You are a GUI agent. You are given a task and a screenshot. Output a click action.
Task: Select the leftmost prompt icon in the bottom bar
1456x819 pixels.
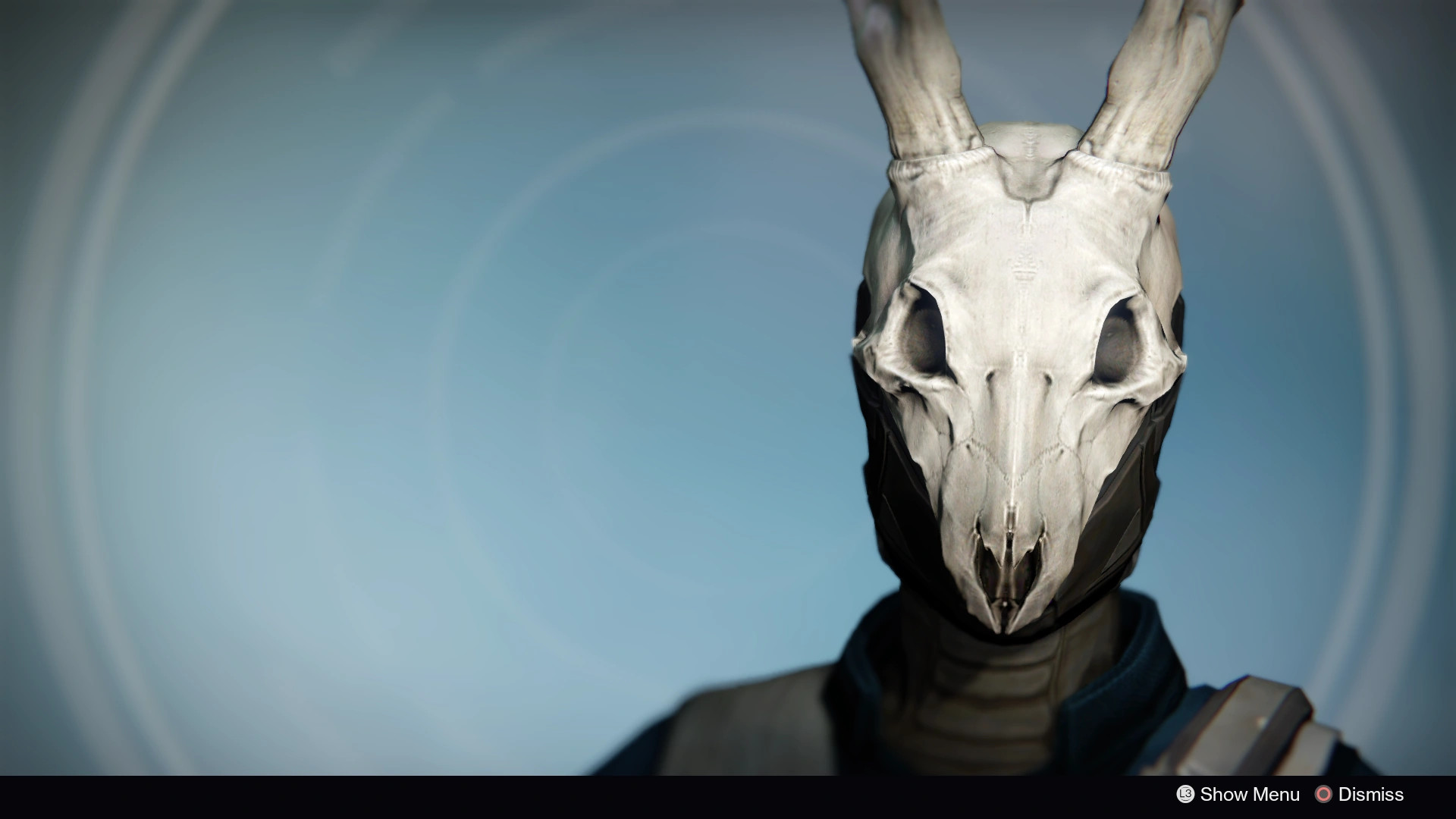1185,795
